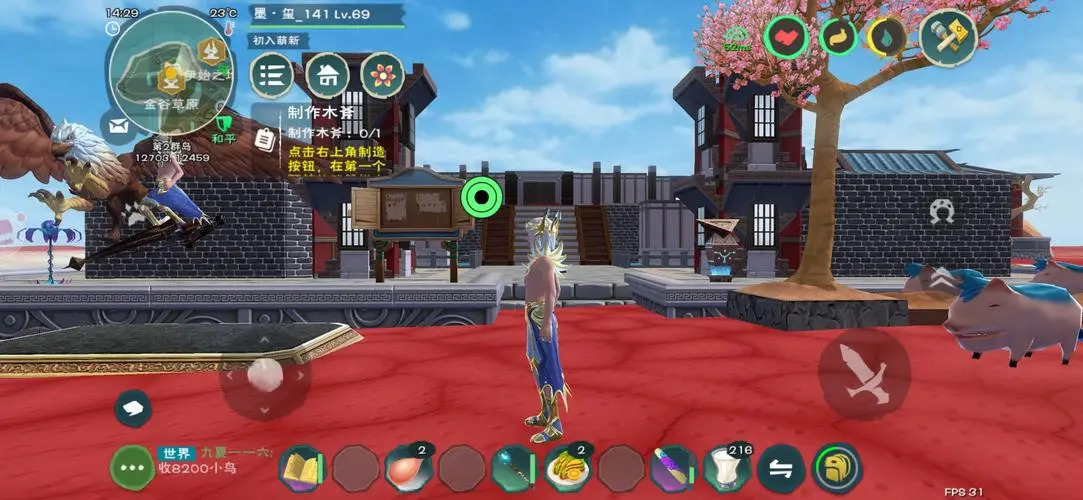The height and width of the screenshot is (500, 1083).
Task: Tap the yellow stomach hunger icon
Action: coord(838,38)
